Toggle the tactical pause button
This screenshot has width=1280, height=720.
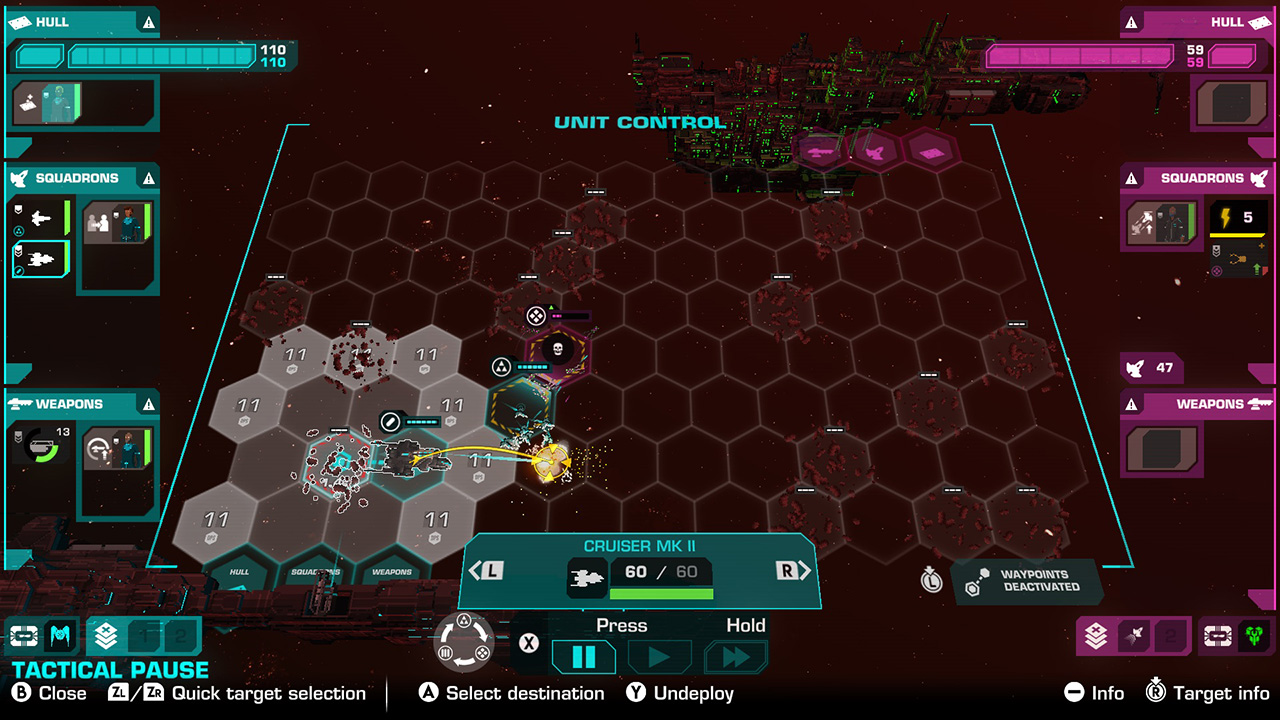point(582,657)
